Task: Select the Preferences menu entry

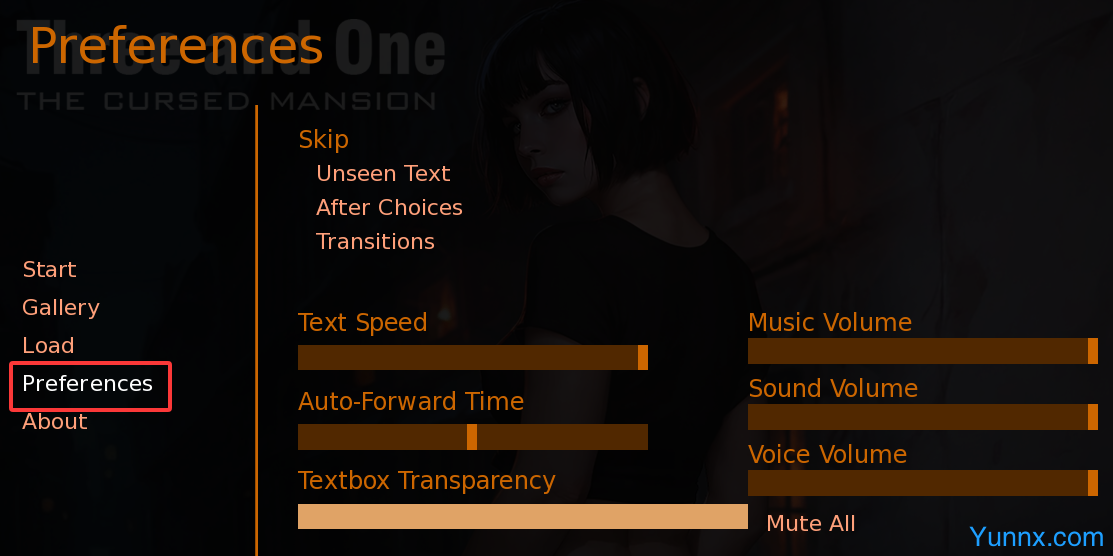Action: point(88,384)
